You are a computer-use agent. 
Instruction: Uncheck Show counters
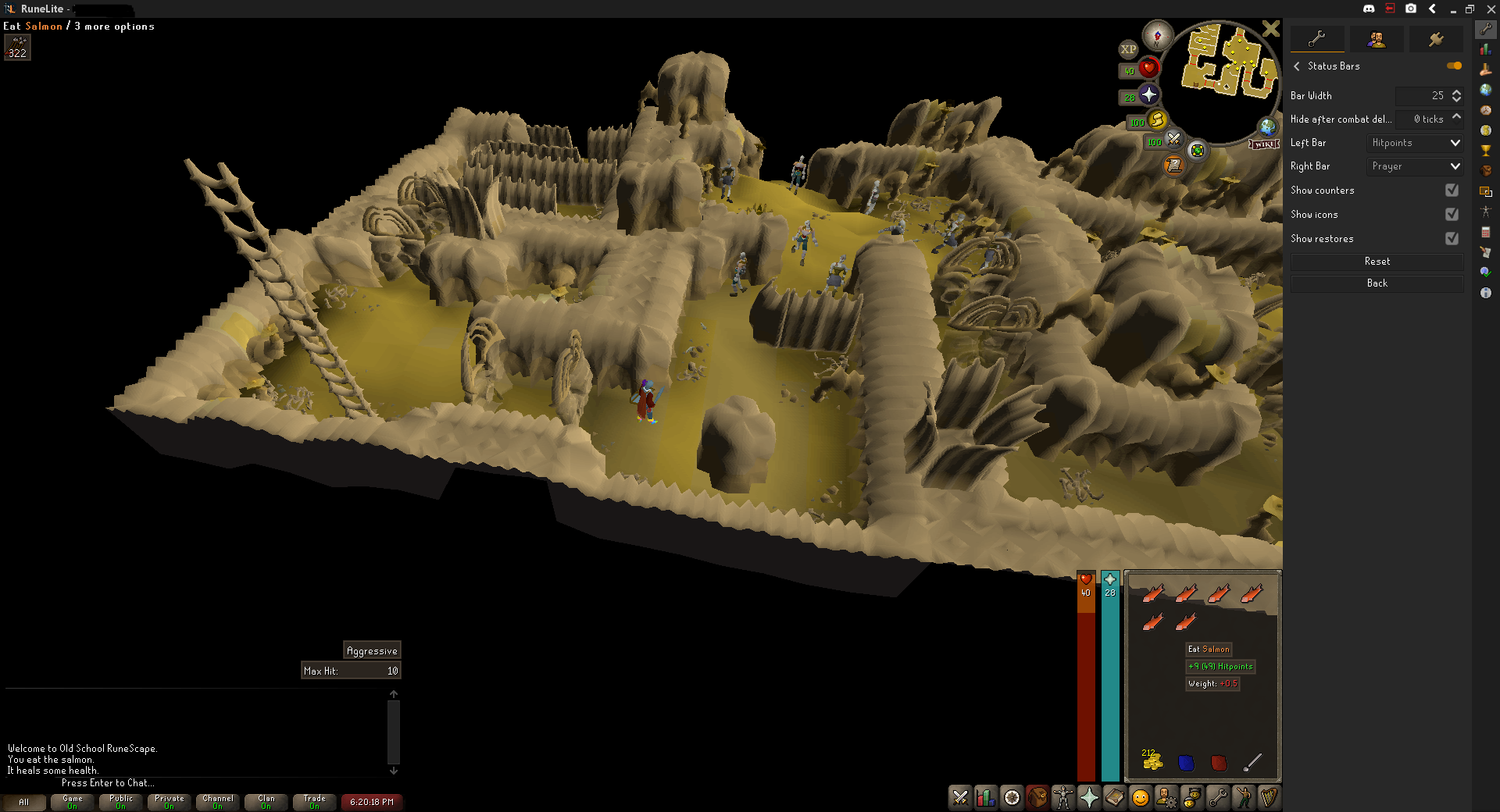coord(1452,191)
